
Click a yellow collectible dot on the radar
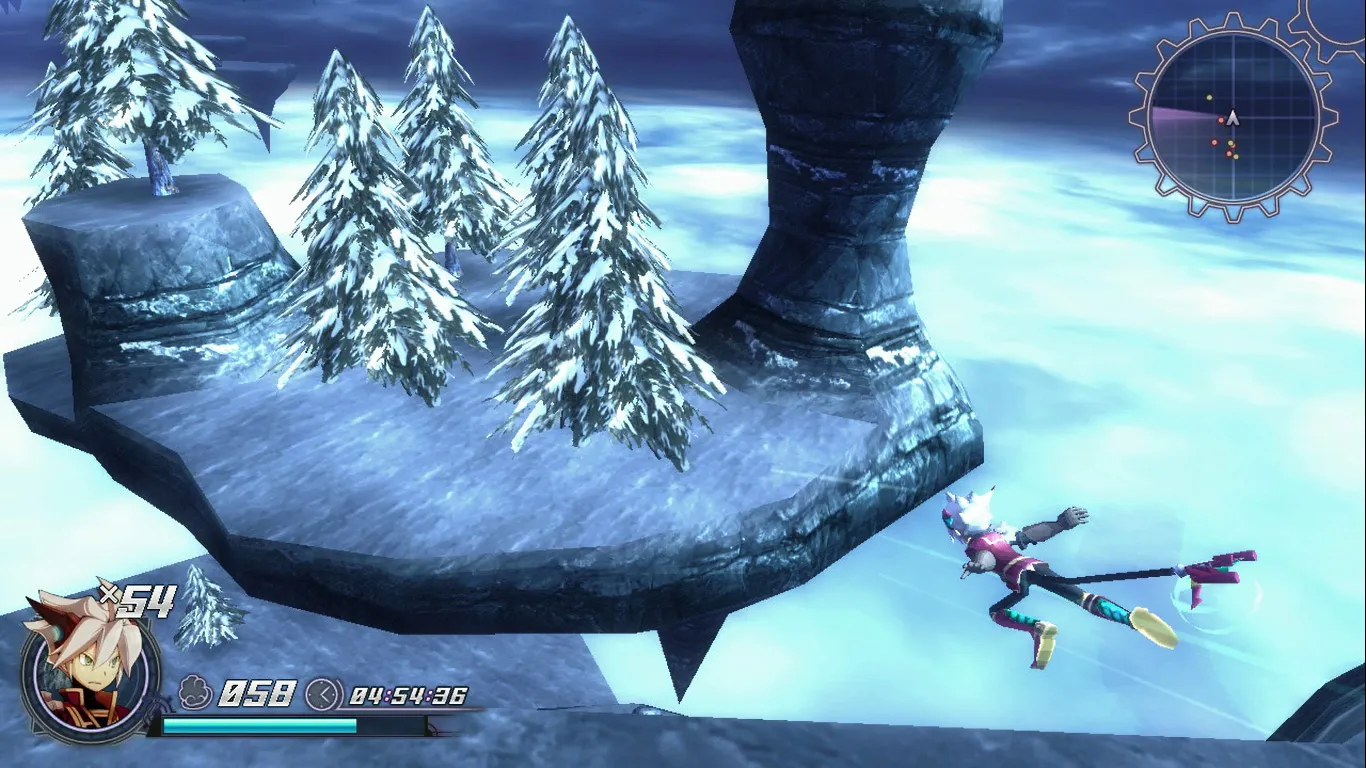pyautogui.click(x=1209, y=98)
